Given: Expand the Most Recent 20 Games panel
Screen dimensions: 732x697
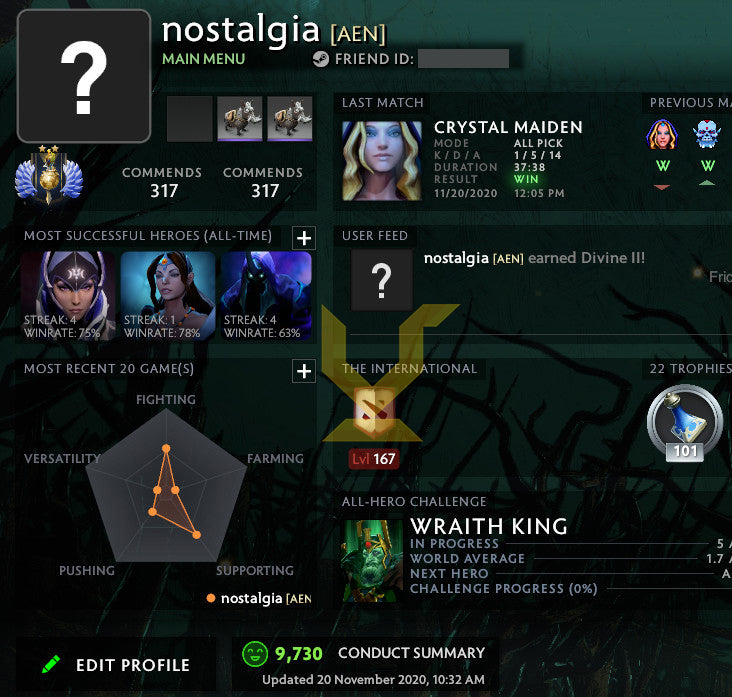Looking at the screenshot, I should pos(304,371).
